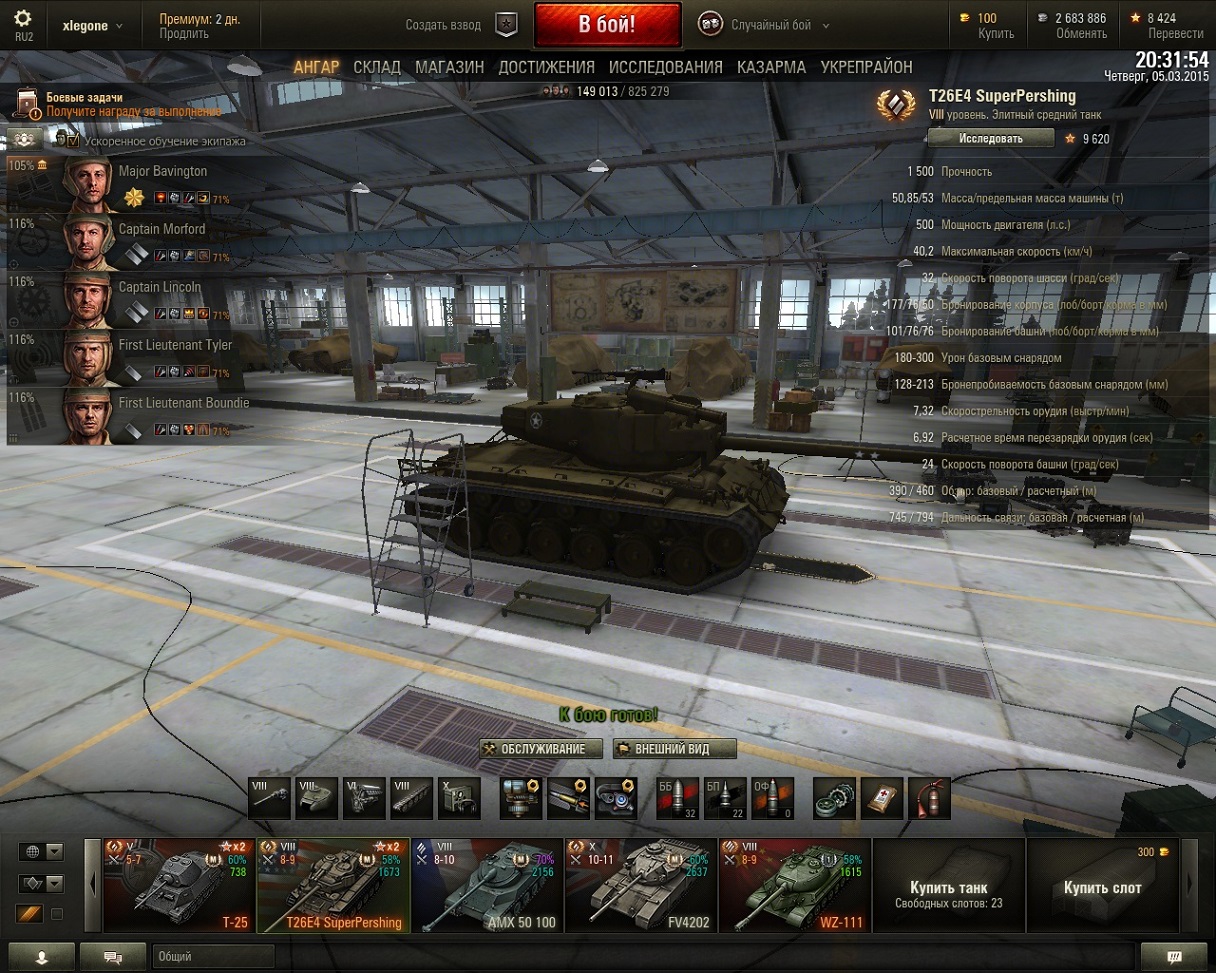
Task: Open the gear settings menu
Action: (x=23, y=19)
